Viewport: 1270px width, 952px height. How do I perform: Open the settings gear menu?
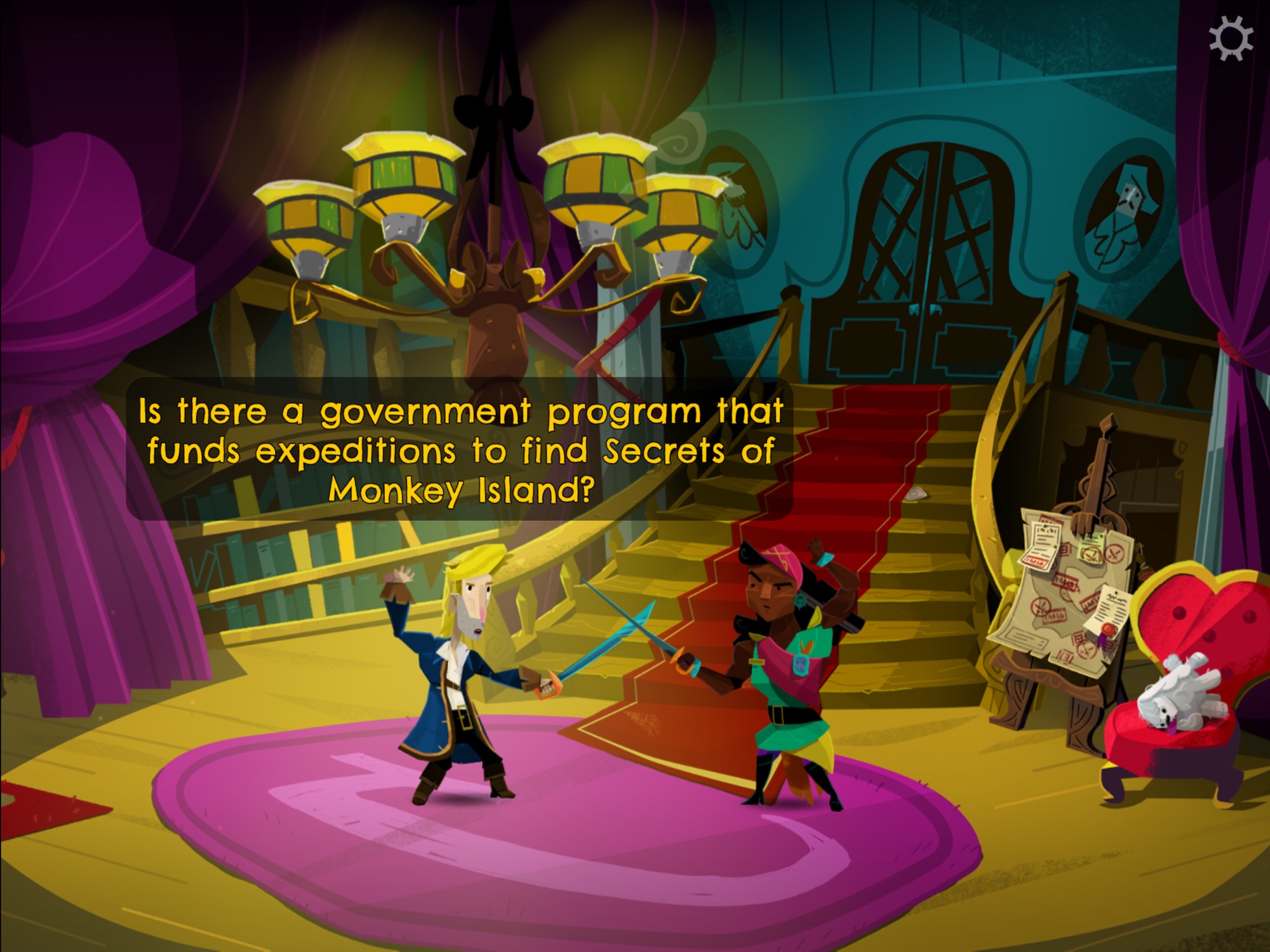pyautogui.click(x=1231, y=39)
